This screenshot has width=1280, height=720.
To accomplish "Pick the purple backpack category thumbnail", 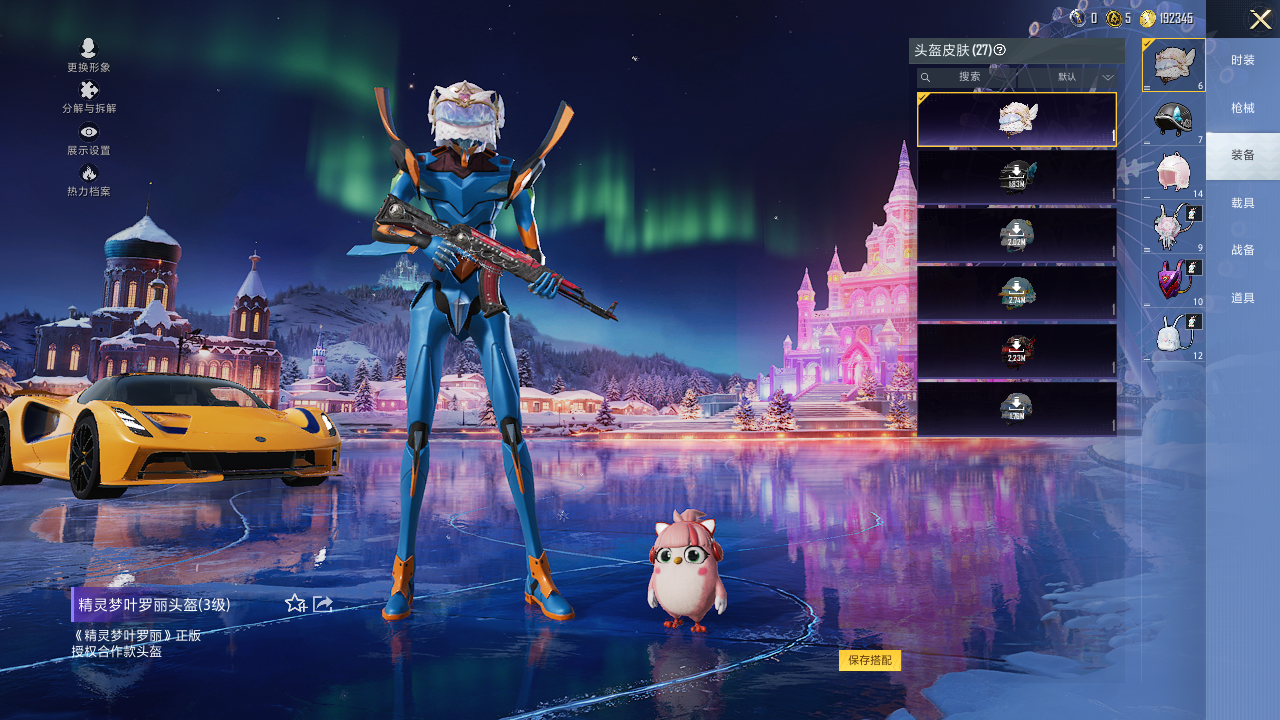I will point(1173,280).
